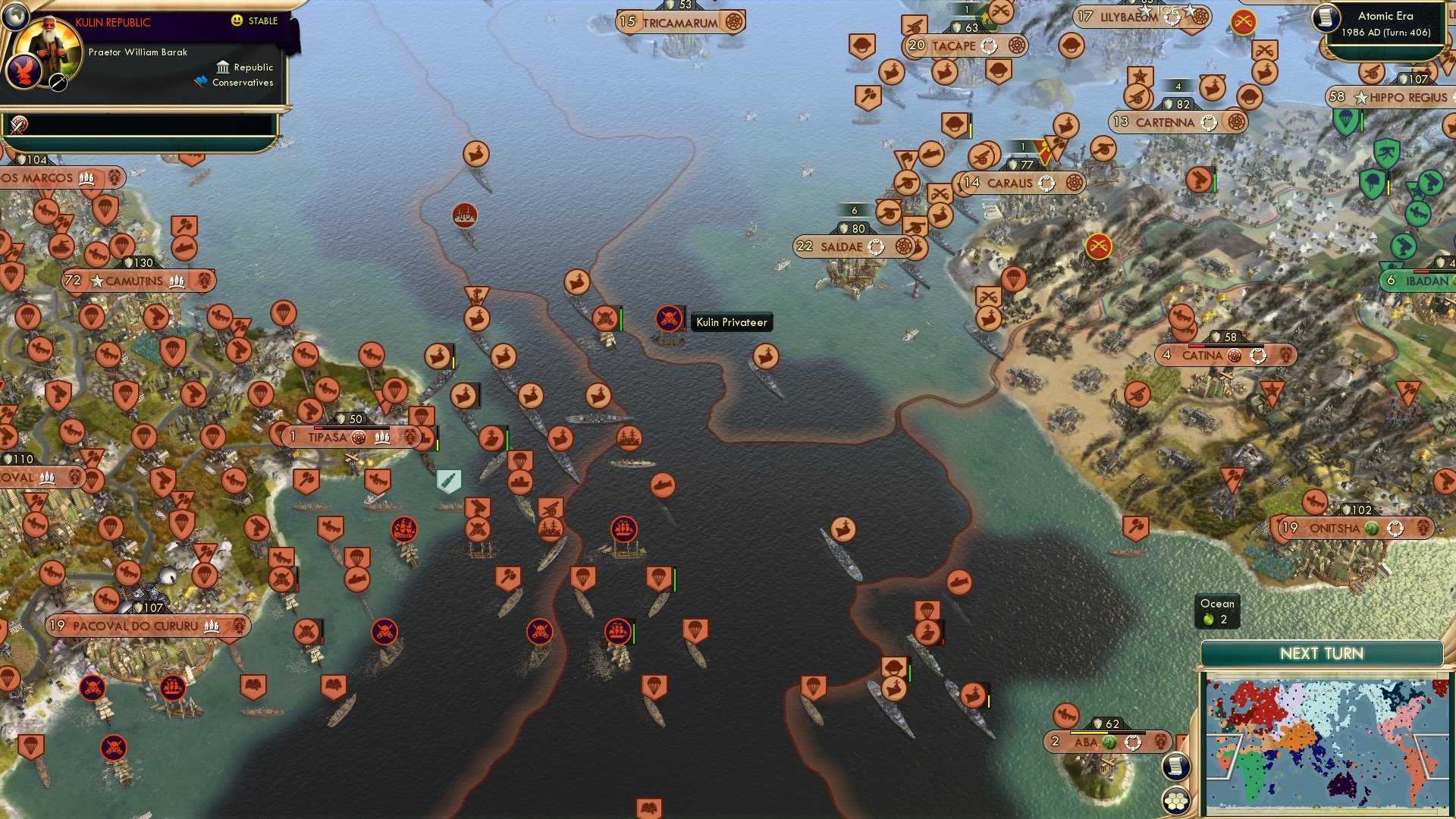Click the star icon on Hippo Regius banner

point(1360,97)
